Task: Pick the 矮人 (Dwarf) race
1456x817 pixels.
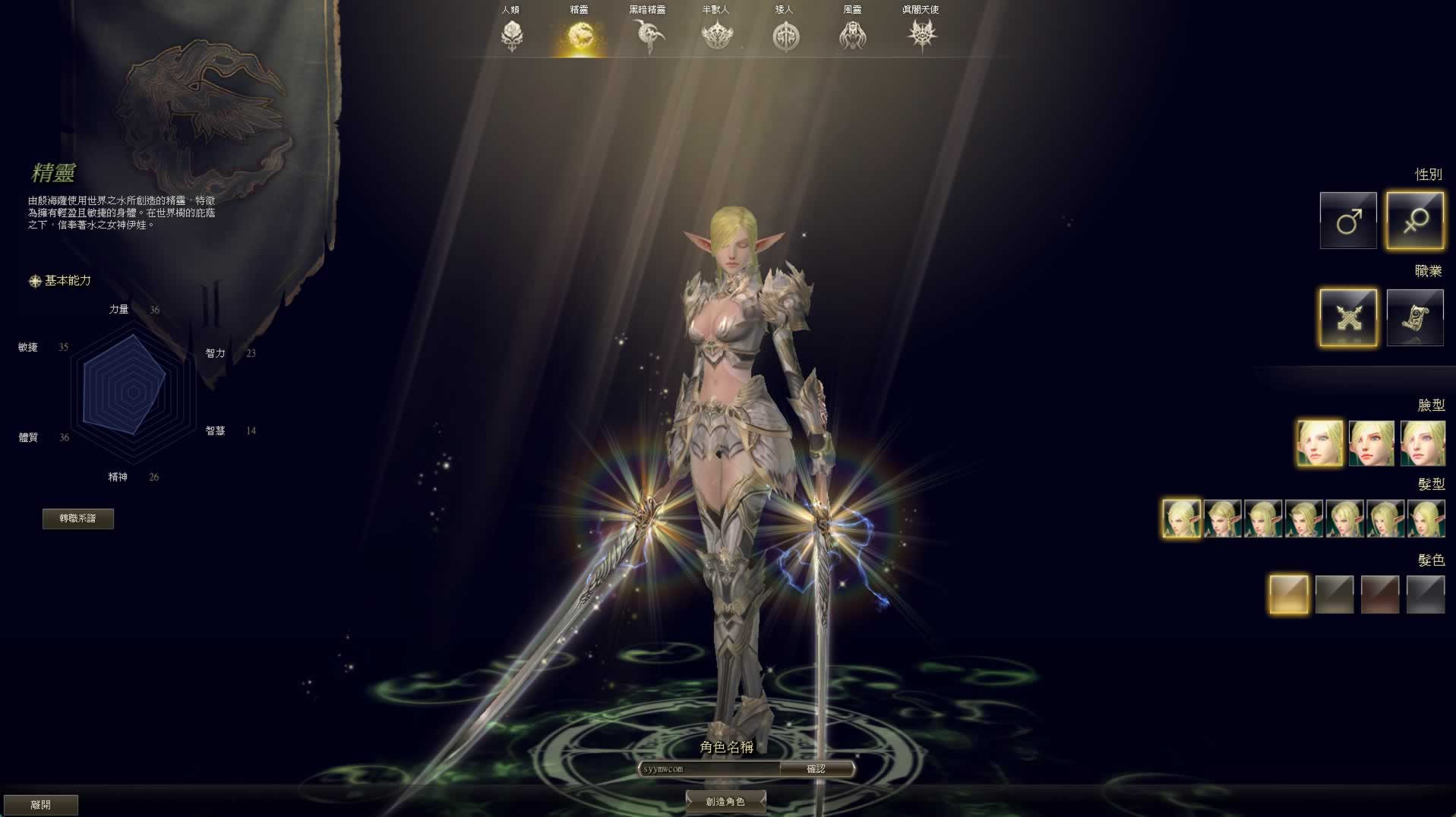Action: pyautogui.click(x=785, y=33)
